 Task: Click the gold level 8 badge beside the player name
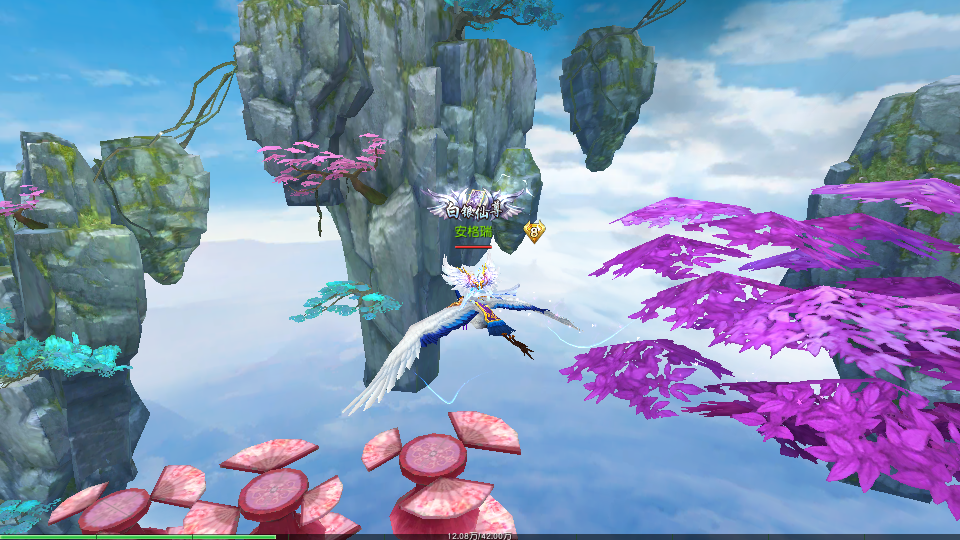tap(535, 231)
